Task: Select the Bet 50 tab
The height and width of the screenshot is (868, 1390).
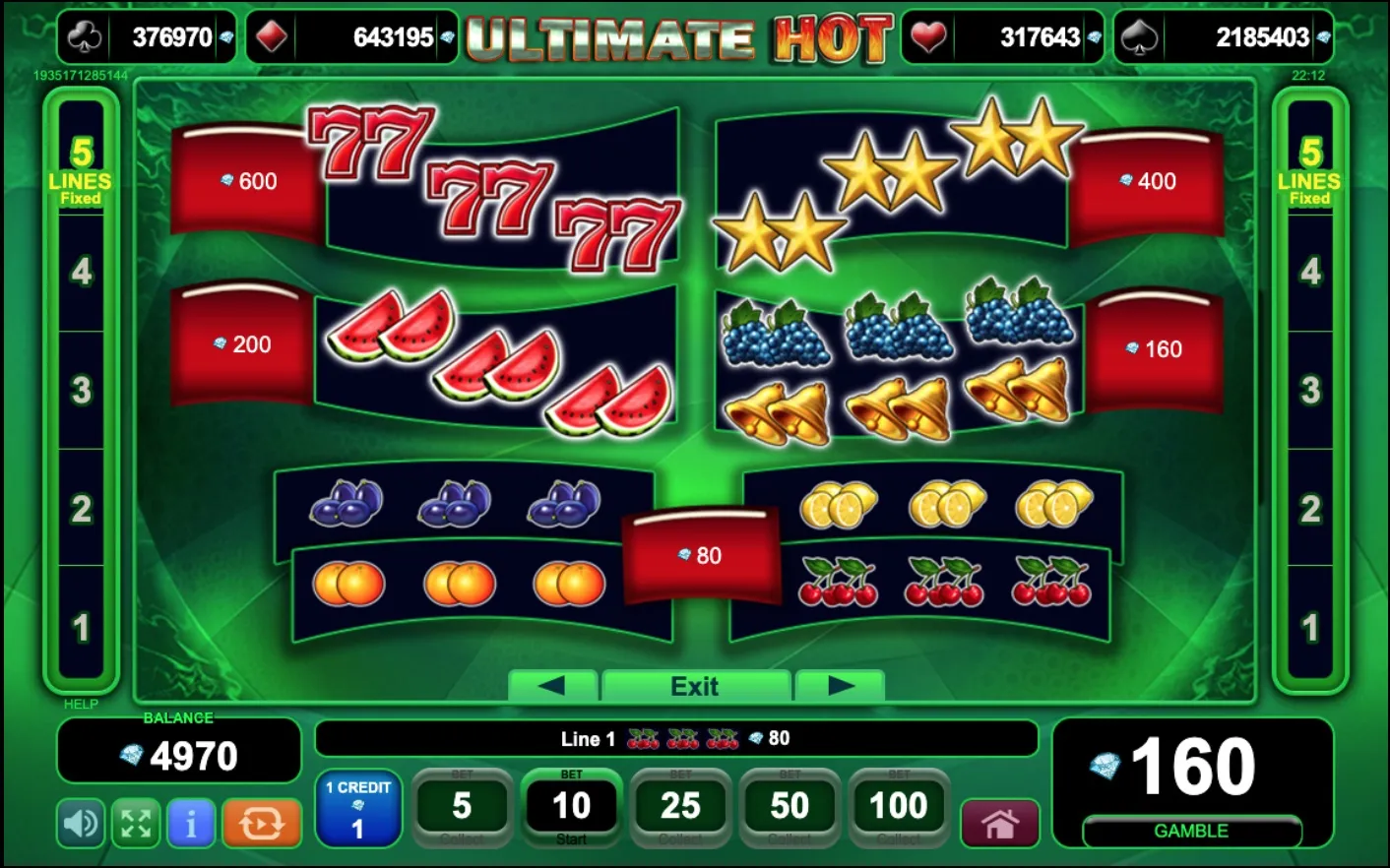Action: [x=790, y=807]
